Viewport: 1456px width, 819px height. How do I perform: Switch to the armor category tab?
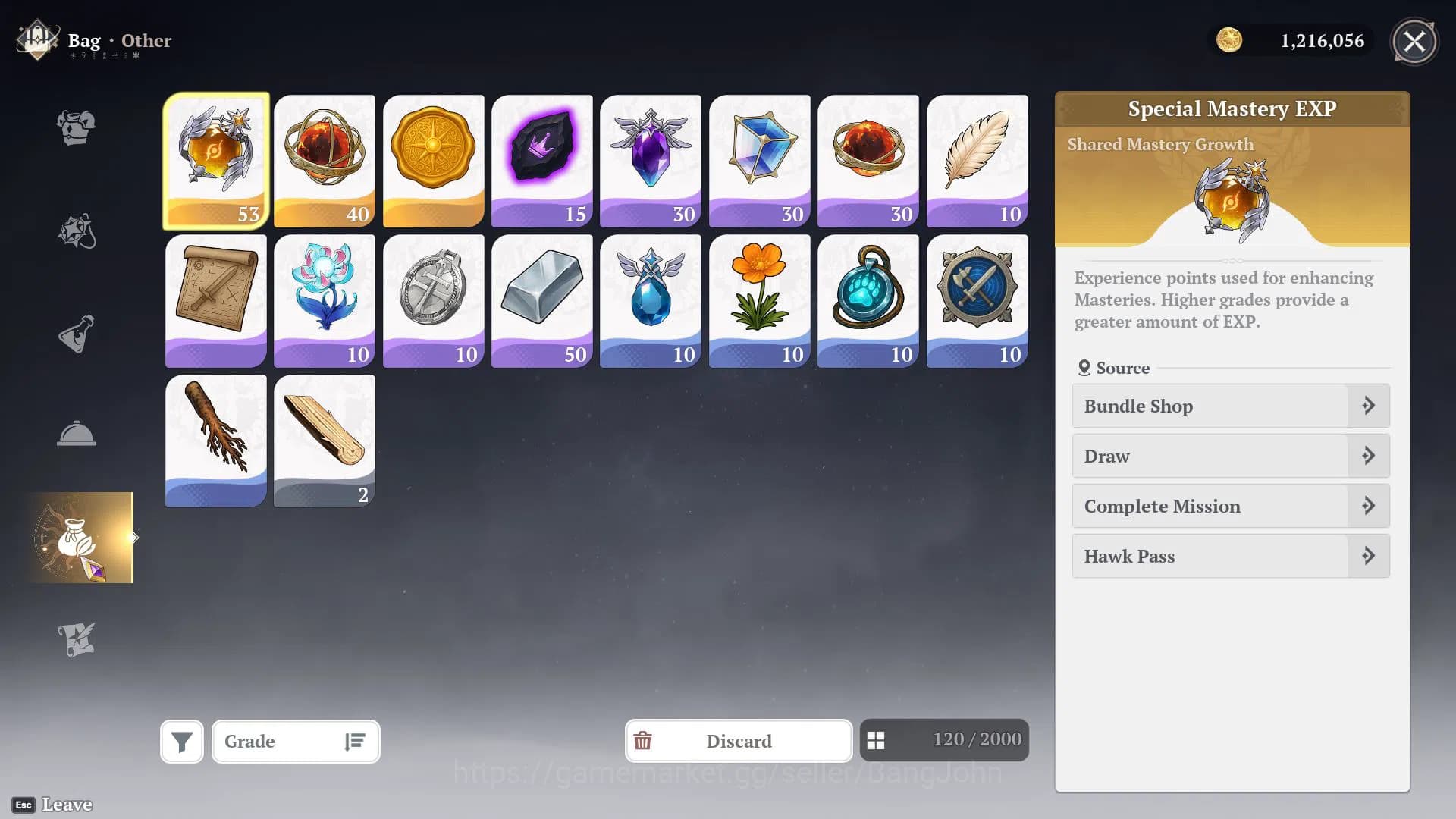coord(76,127)
